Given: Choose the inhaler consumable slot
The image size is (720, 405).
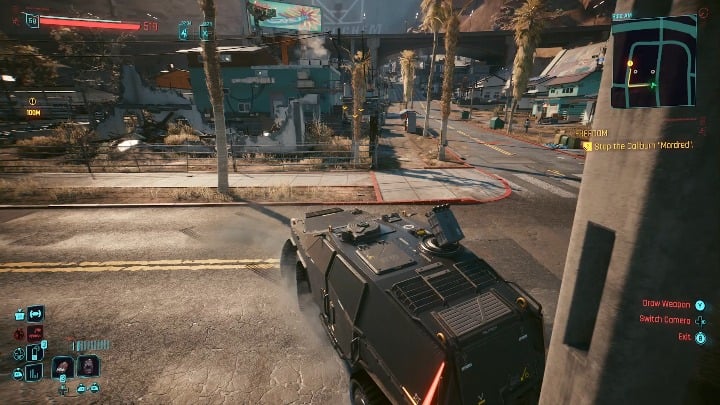Looking at the screenshot, I should tap(35, 352).
